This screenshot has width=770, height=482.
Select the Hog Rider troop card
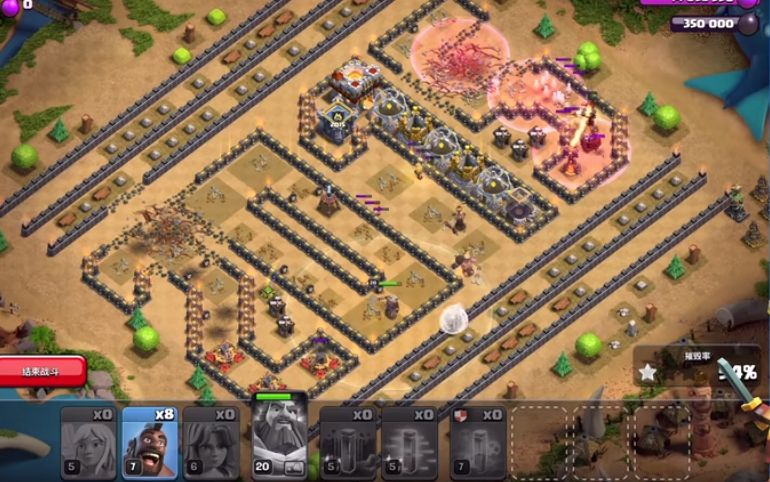click(x=150, y=442)
